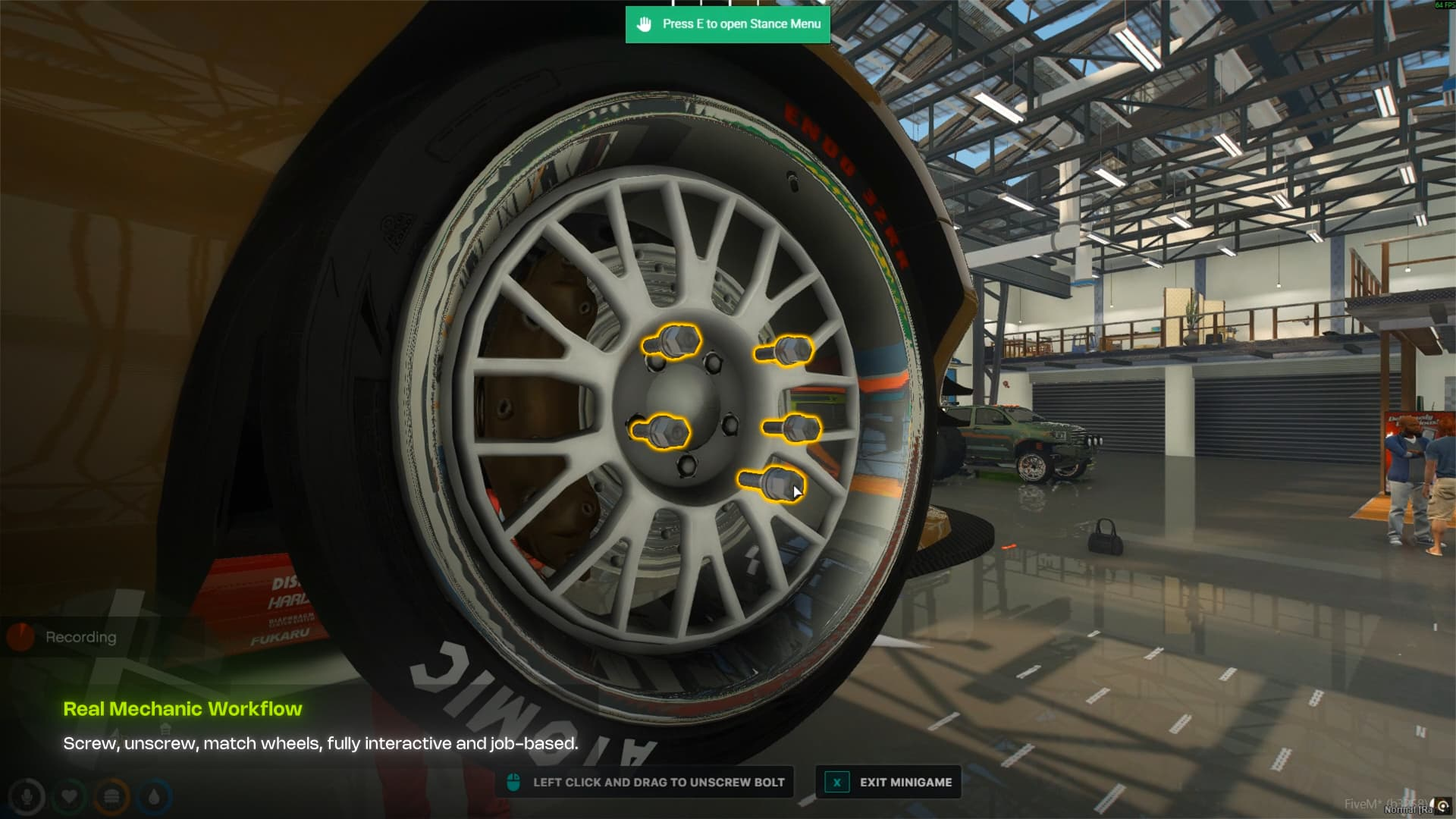The image size is (1456, 819).
Task: Click the microphone voice chat icon
Action: coord(29,796)
